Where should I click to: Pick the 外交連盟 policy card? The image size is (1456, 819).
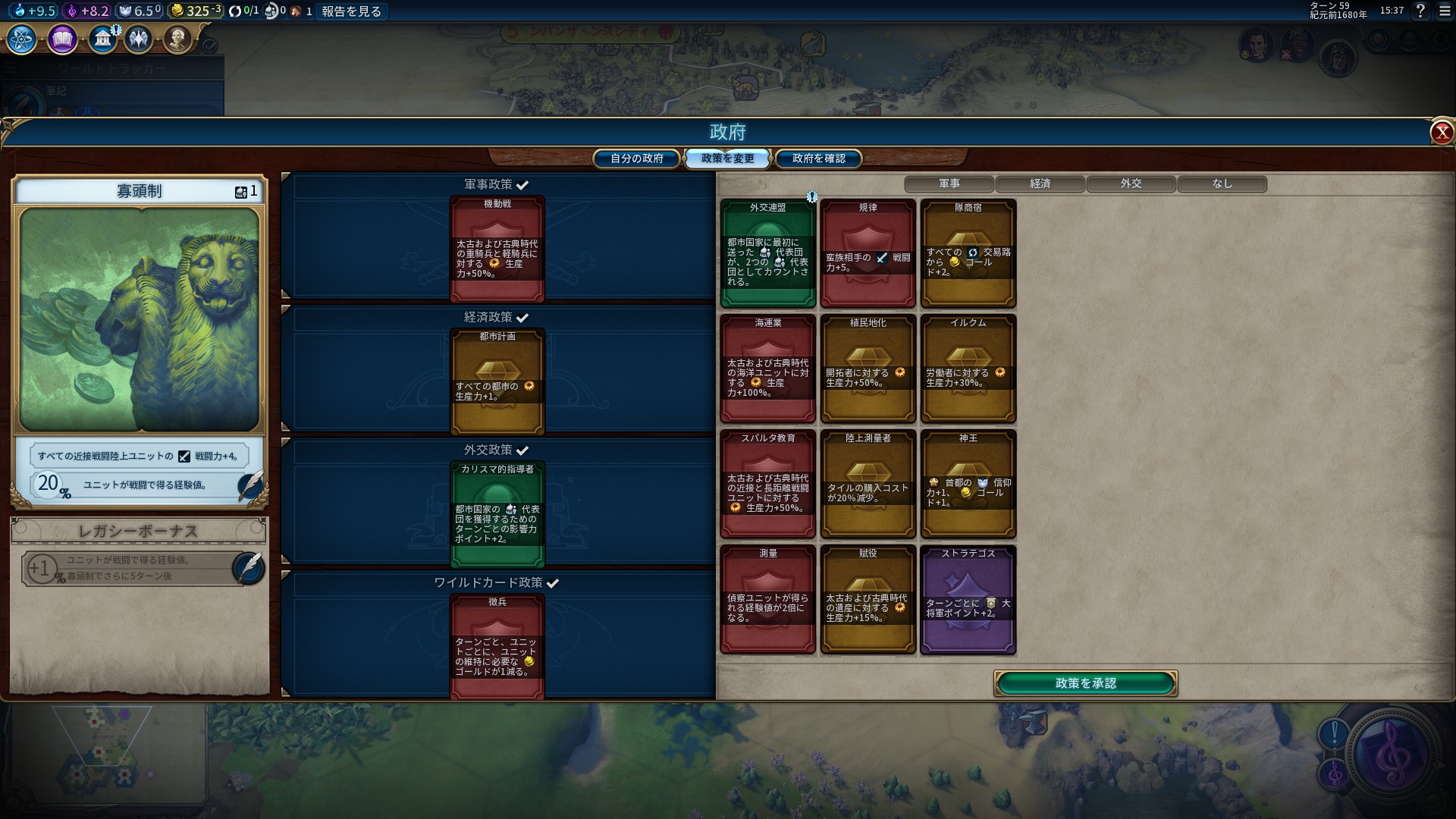click(x=767, y=253)
